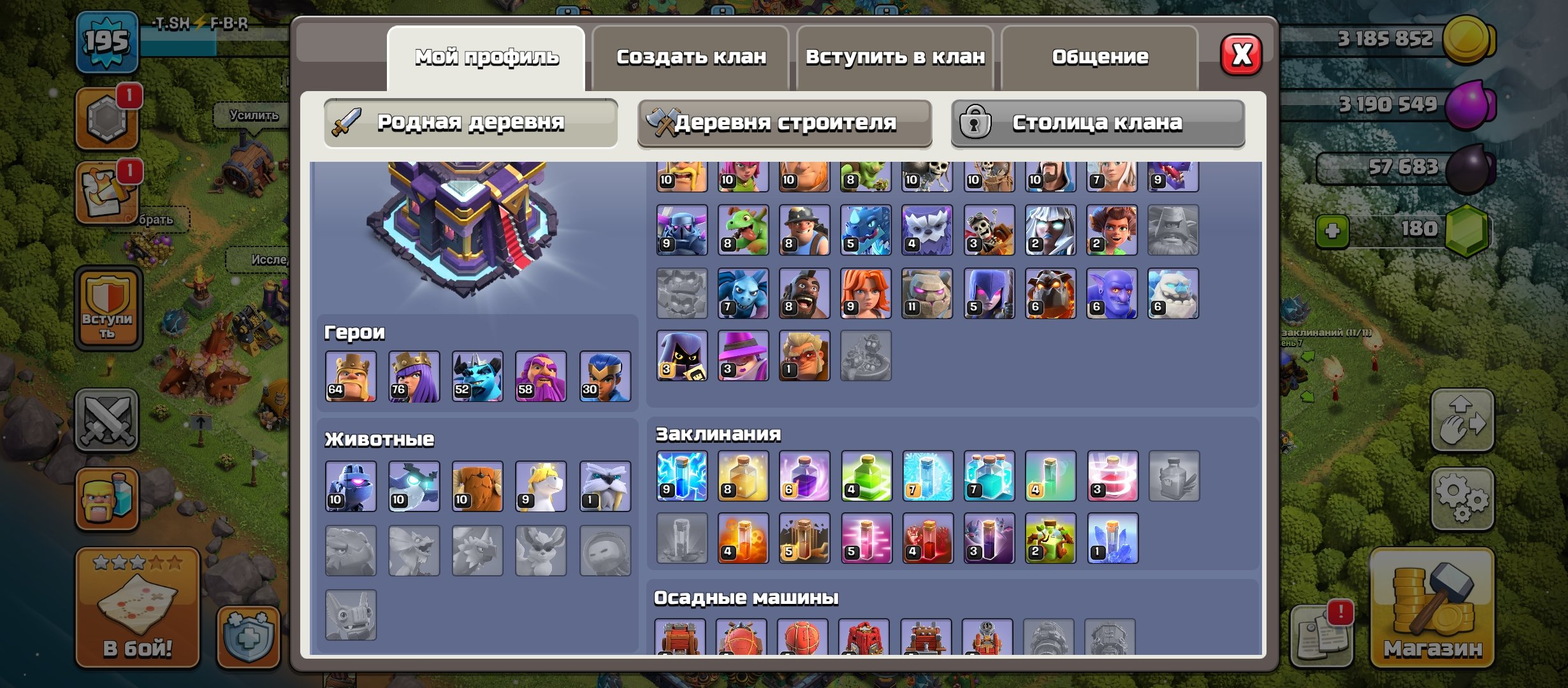The image size is (1568, 688).
Task: Select the Родная деревня village toggle
Action: (x=470, y=123)
